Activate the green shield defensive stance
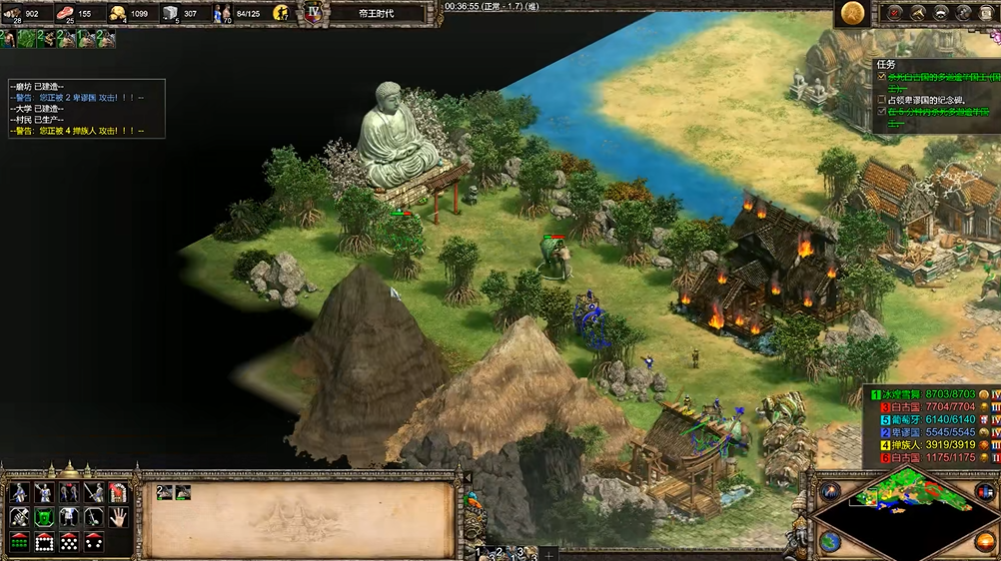1001x561 pixels. [x=44, y=516]
